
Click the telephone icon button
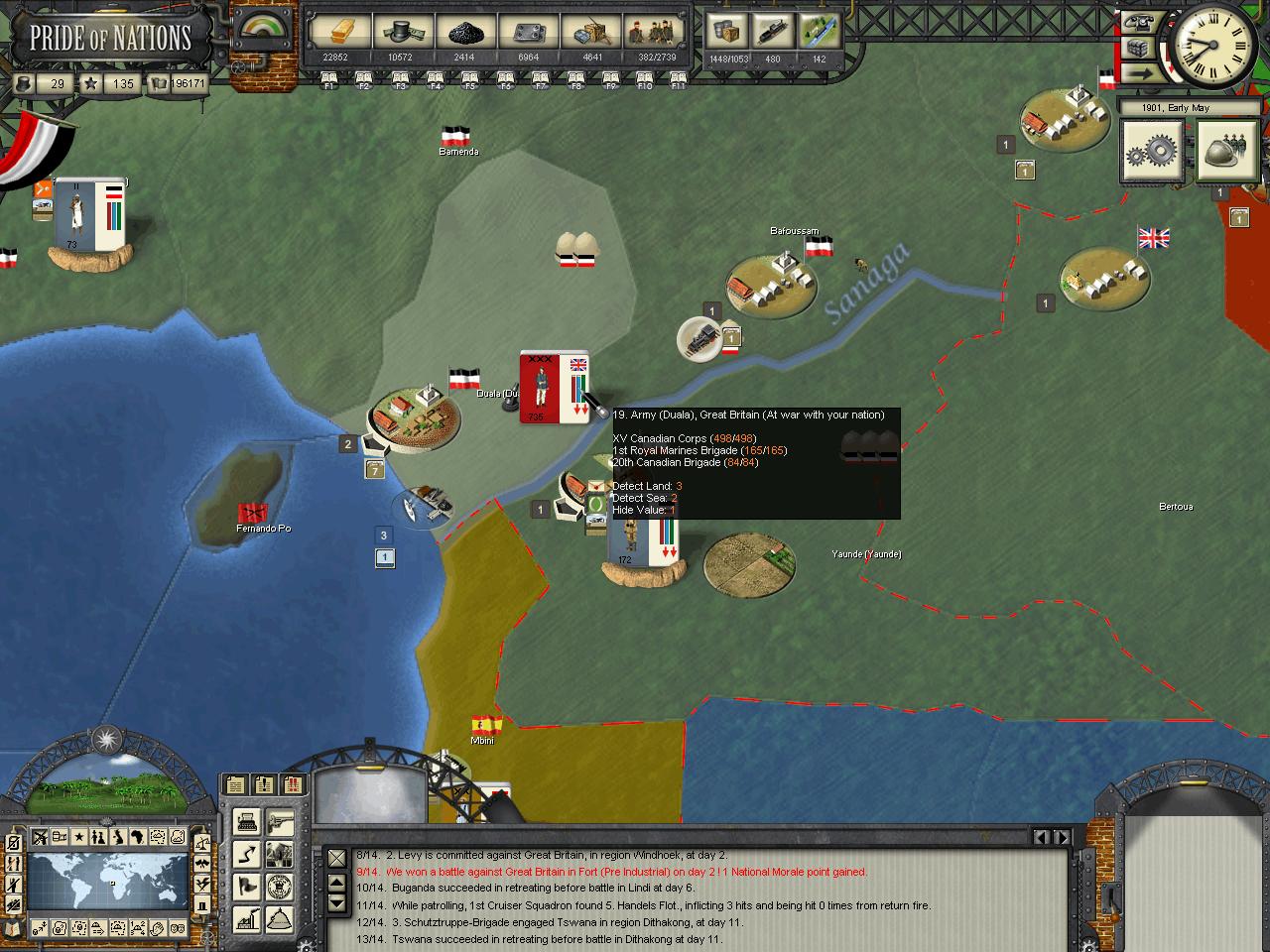pyautogui.click(x=1139, y=21)
